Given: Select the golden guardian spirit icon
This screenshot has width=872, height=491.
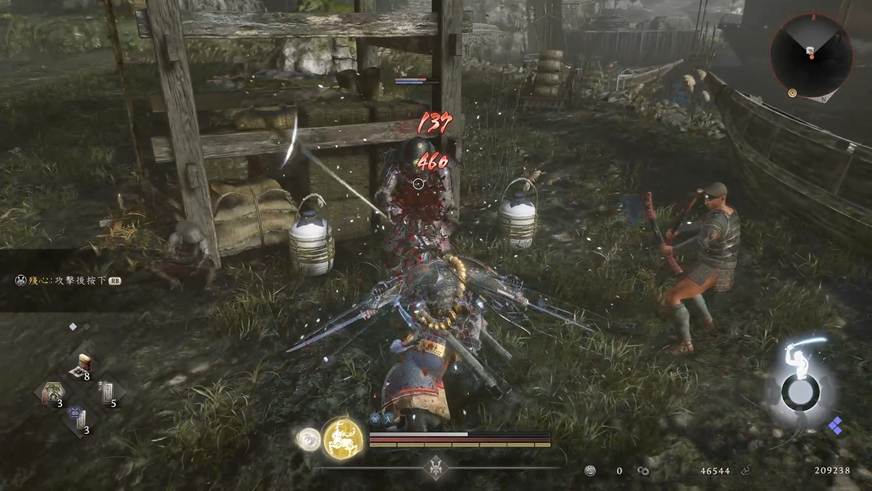Looking at the screenshot, I should point(341,437).
